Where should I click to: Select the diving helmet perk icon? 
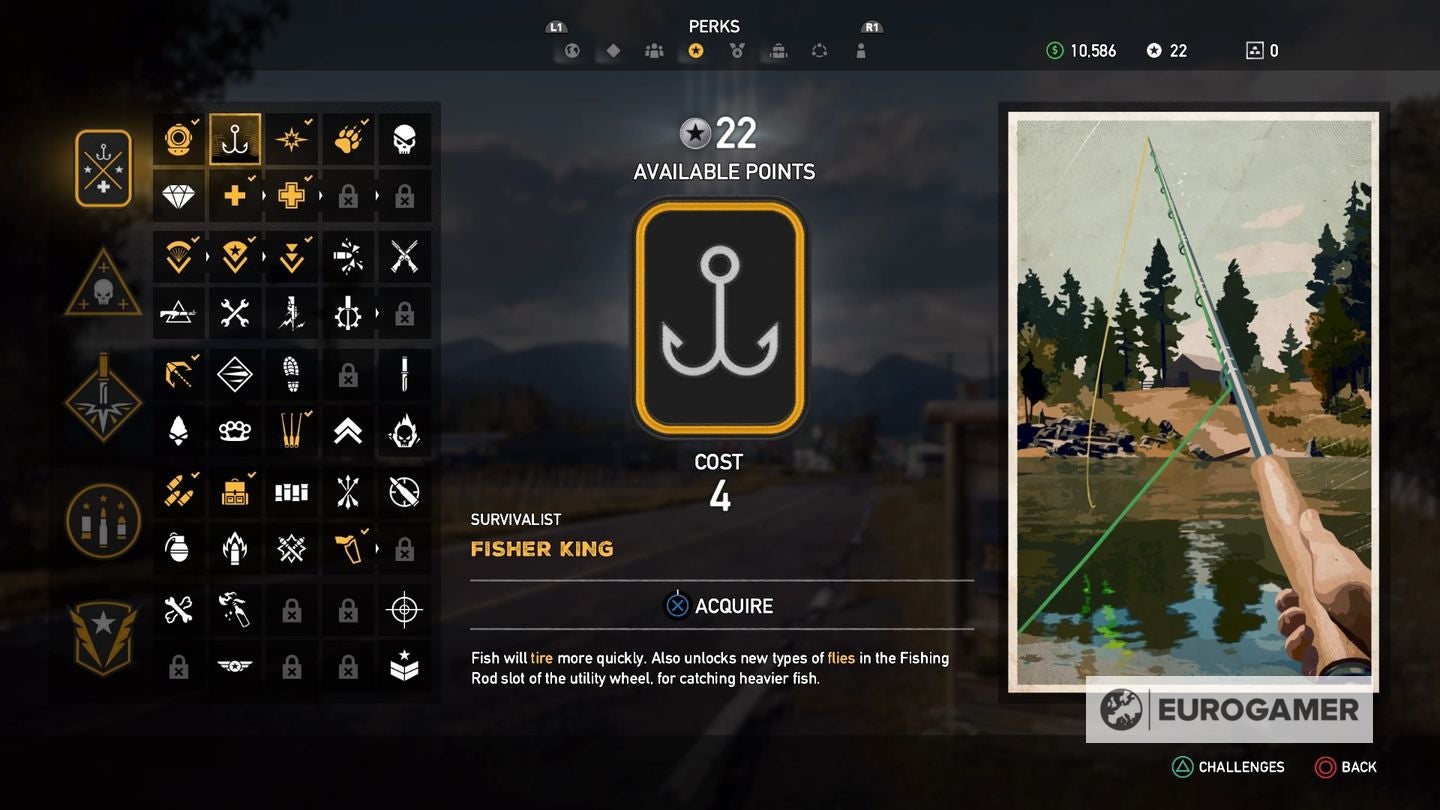pos(178,139)
